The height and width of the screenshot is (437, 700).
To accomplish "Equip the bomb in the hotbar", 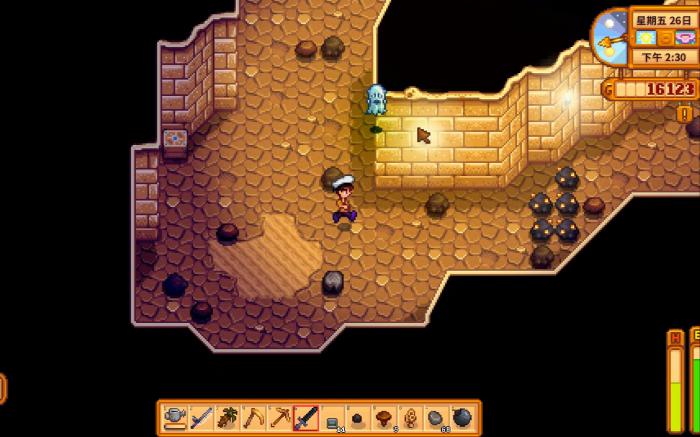I will tap(462, 416).
